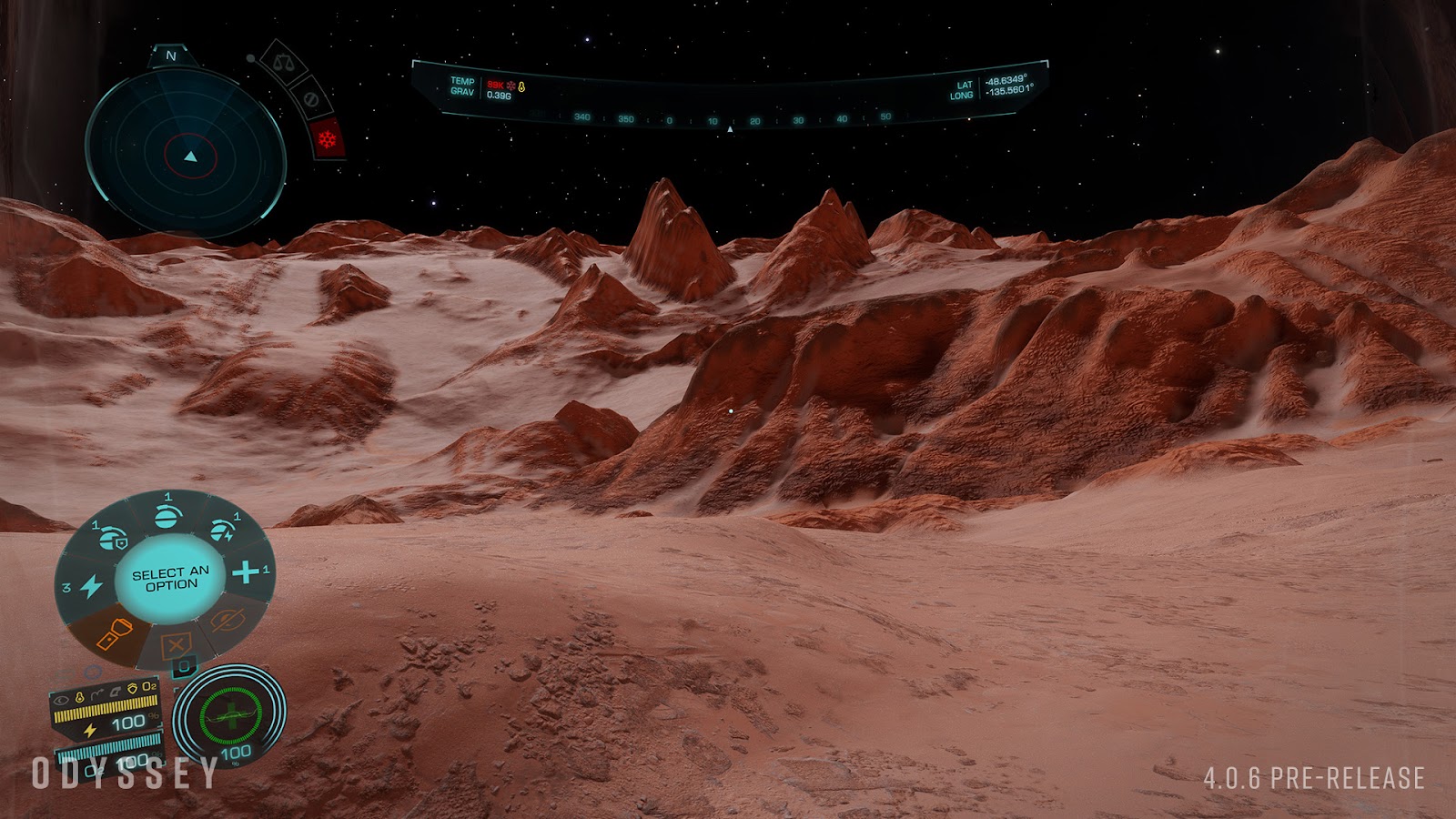Viewport: 1456px width, 819px height.
Task: Click the green cross suit health gauge
Action: (x=230, y=714)
